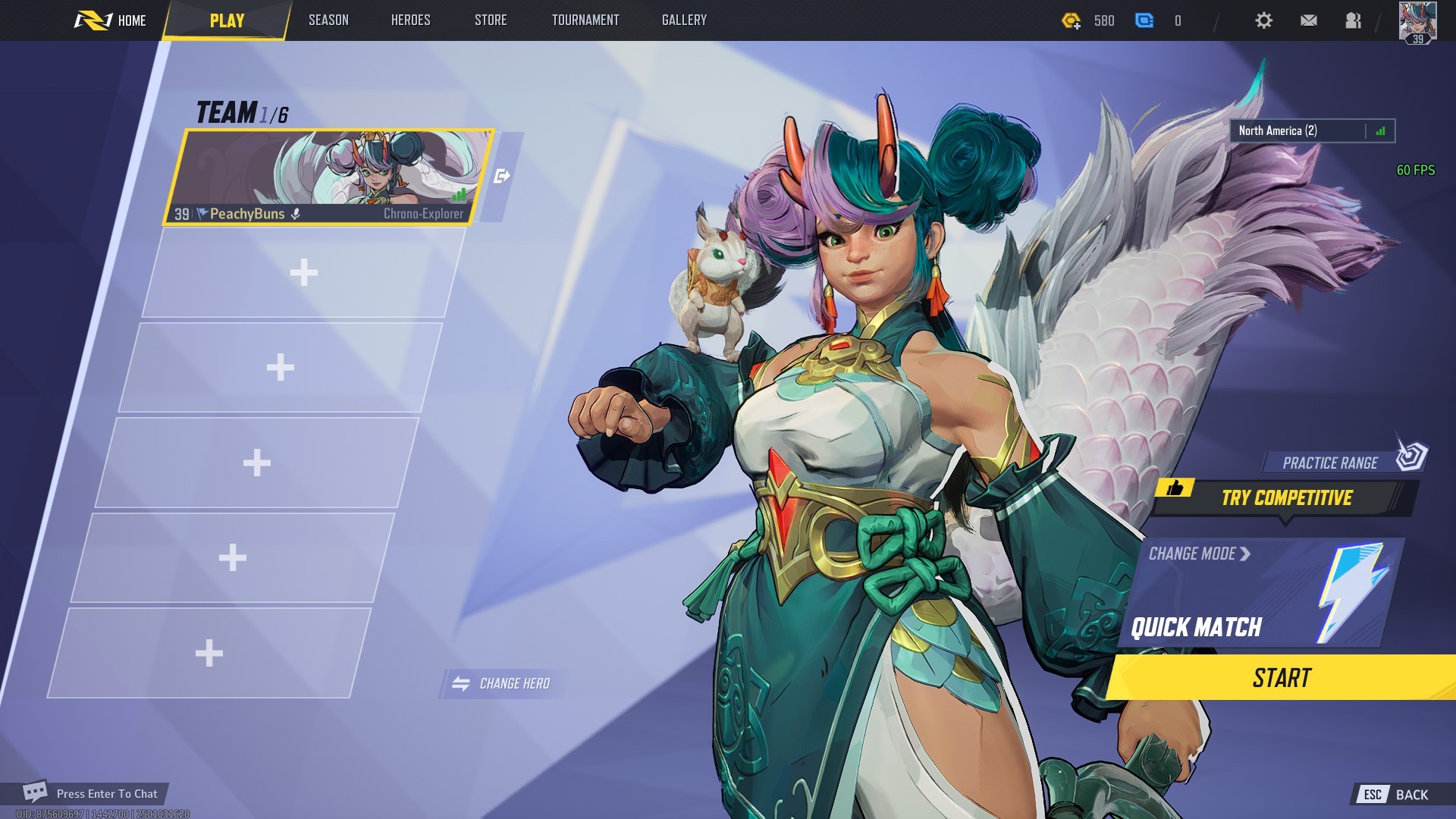Click Change Hero button
This screenshot has height=819, width=1456.
coord(501,683)
